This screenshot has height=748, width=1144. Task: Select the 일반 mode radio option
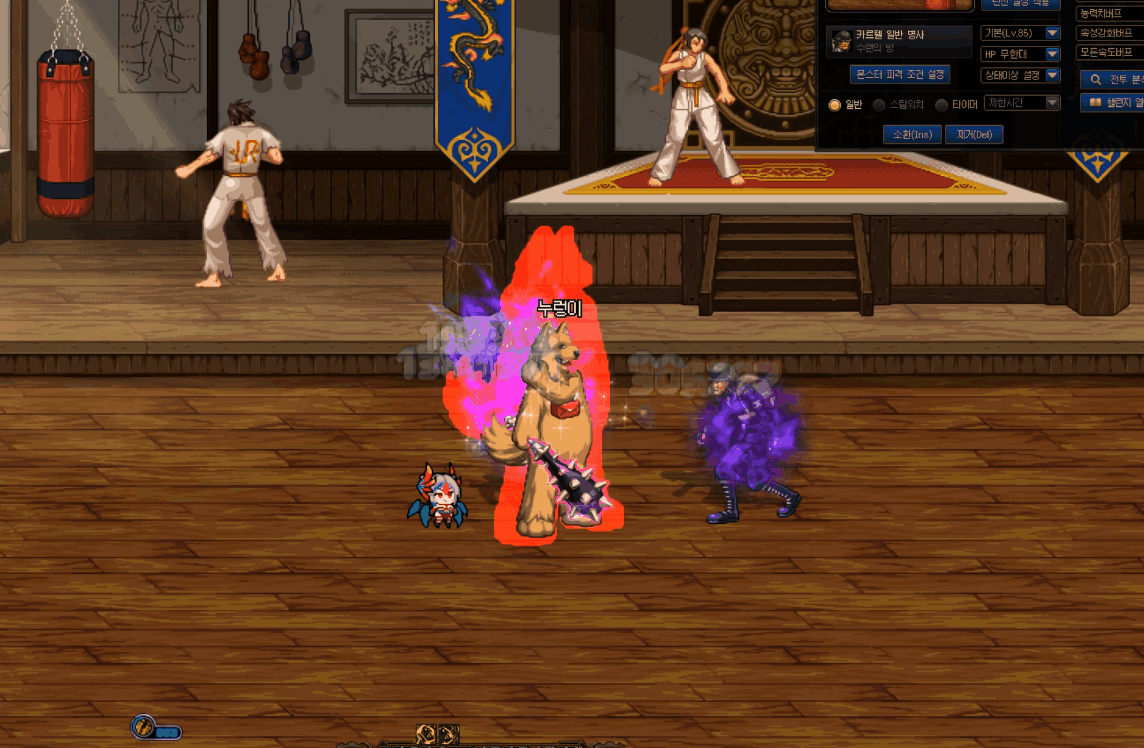pos(835,105)
